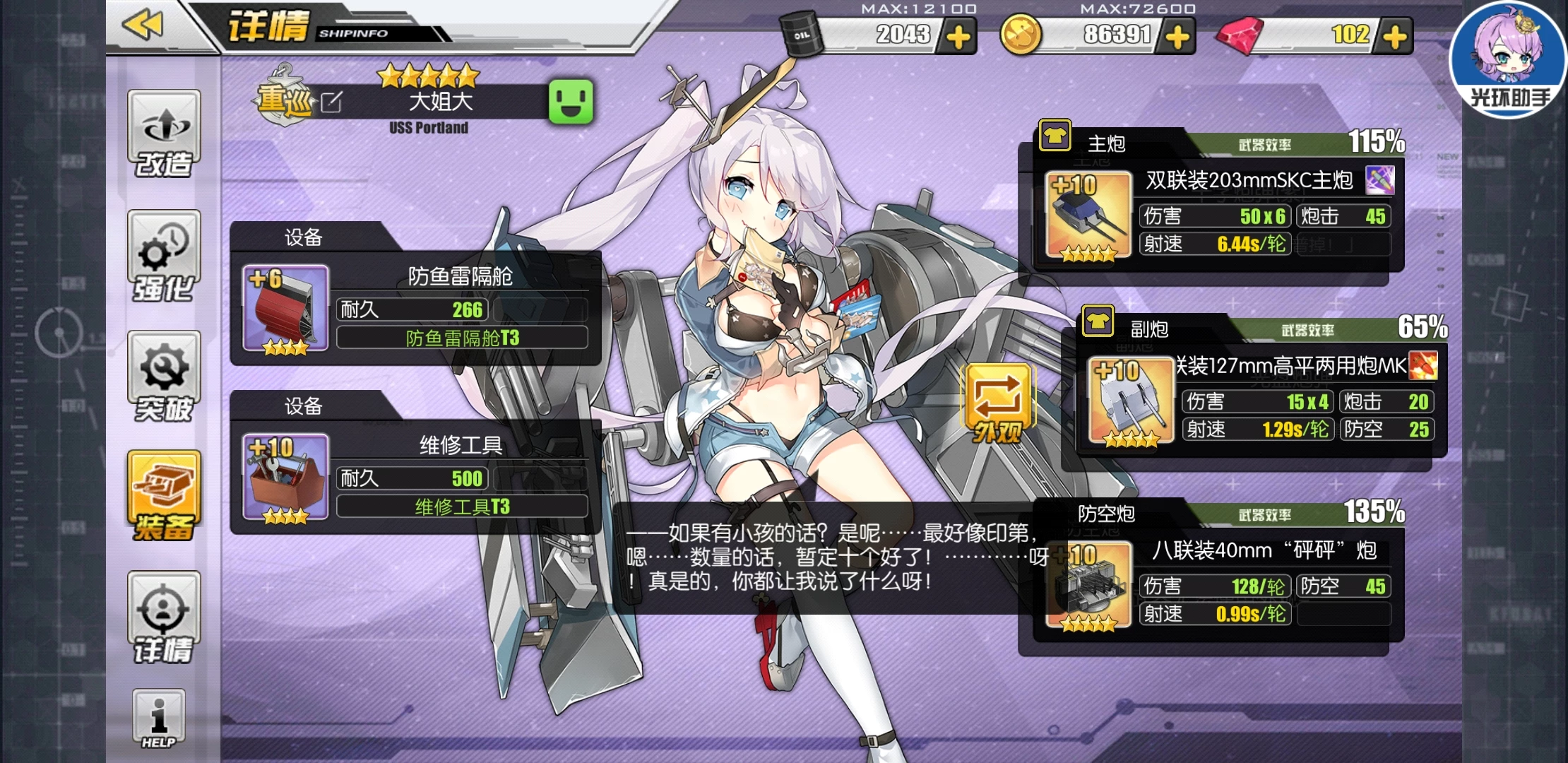The height and width of the screenshot is (763, 1568).
Task: Select the 维修工具 repair toolkit slot
Action: [285, 478]
